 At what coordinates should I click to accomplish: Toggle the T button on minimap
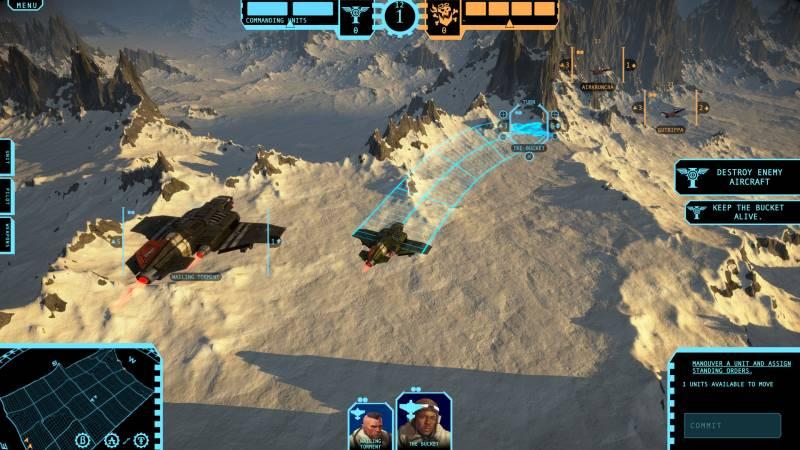pos(140,439)
